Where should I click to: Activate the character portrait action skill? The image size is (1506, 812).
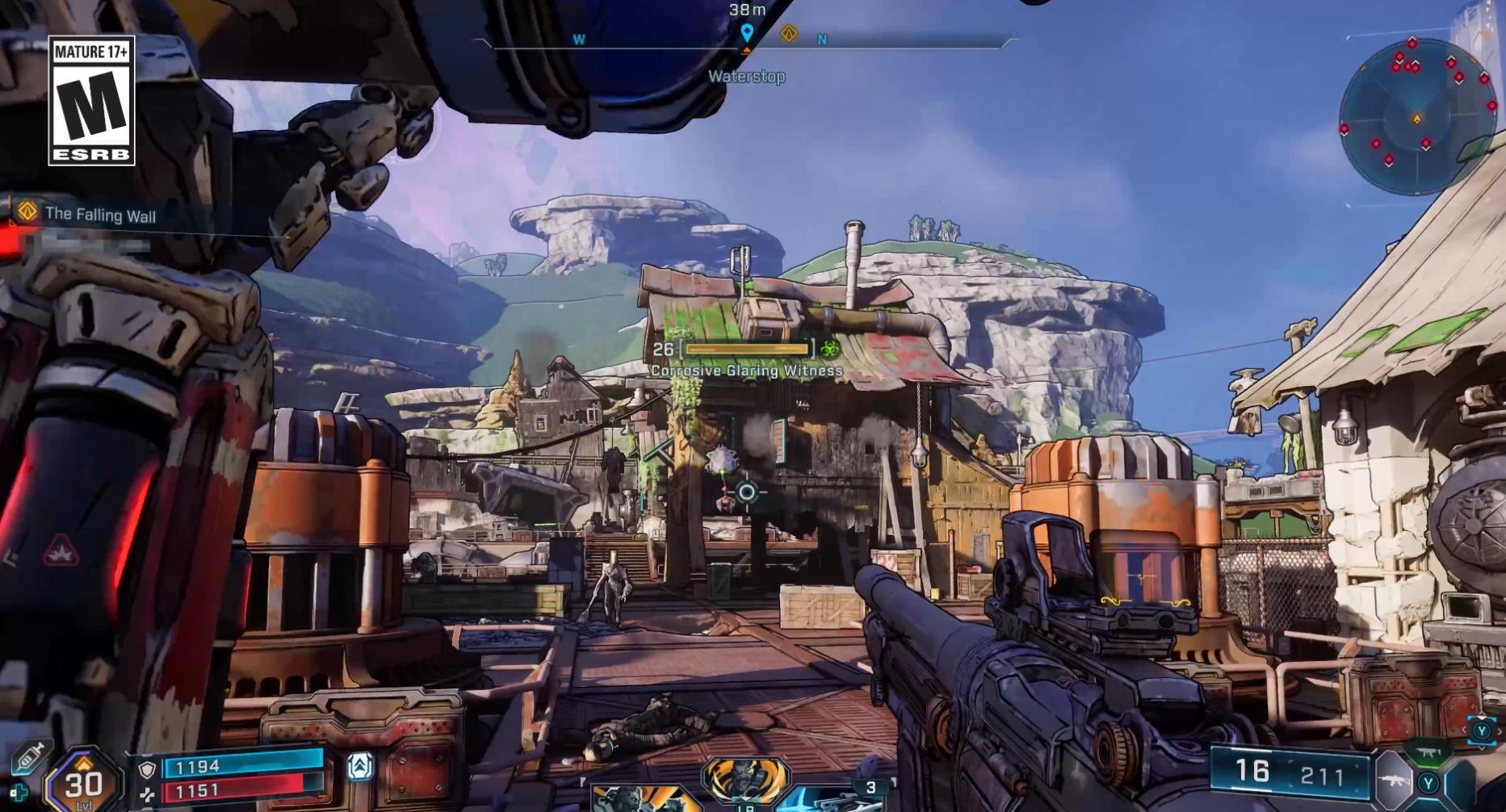pyautogui.click(x=745, y=780)
